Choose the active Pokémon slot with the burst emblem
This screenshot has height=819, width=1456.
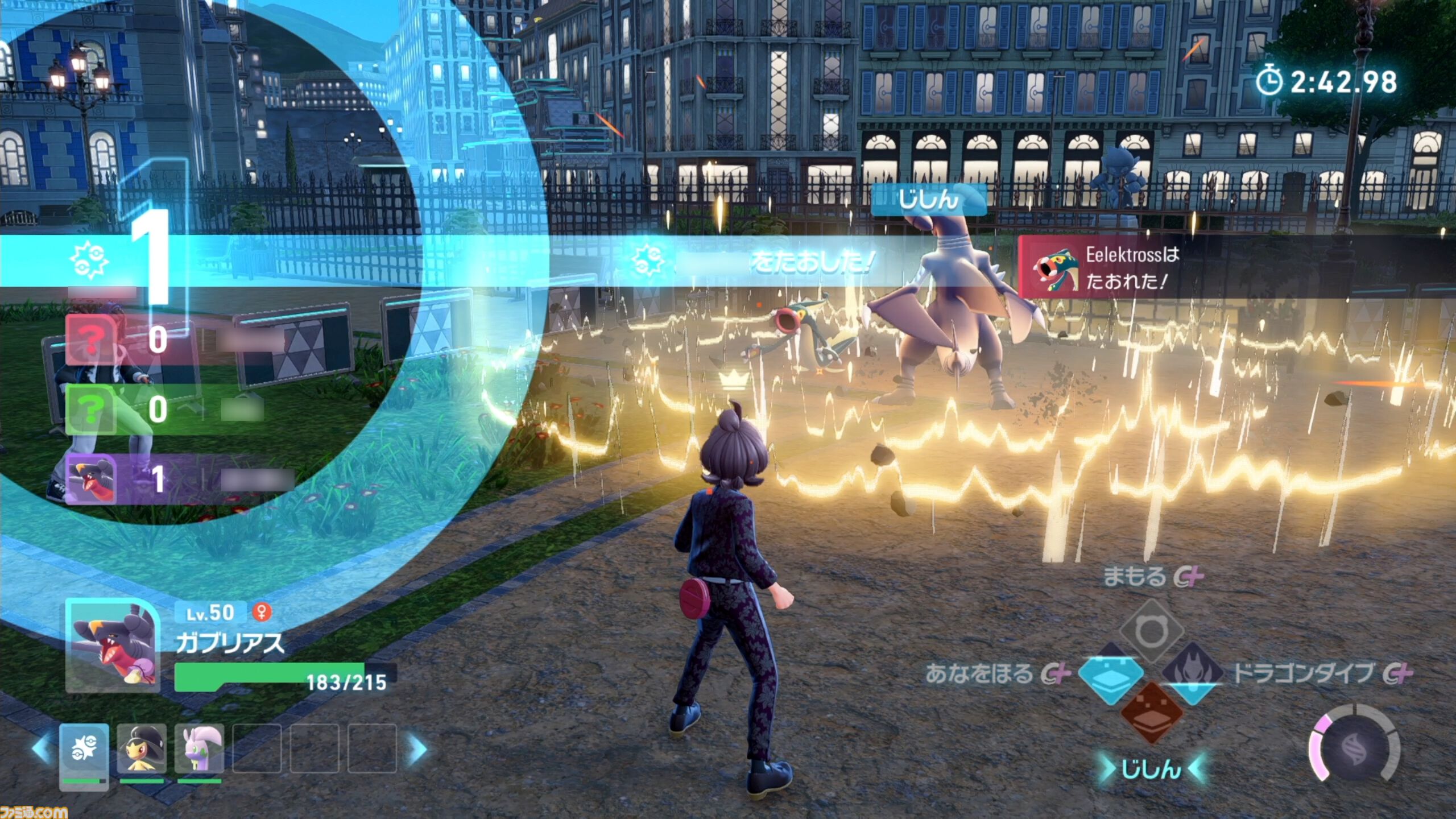click(x=84, y=750)
